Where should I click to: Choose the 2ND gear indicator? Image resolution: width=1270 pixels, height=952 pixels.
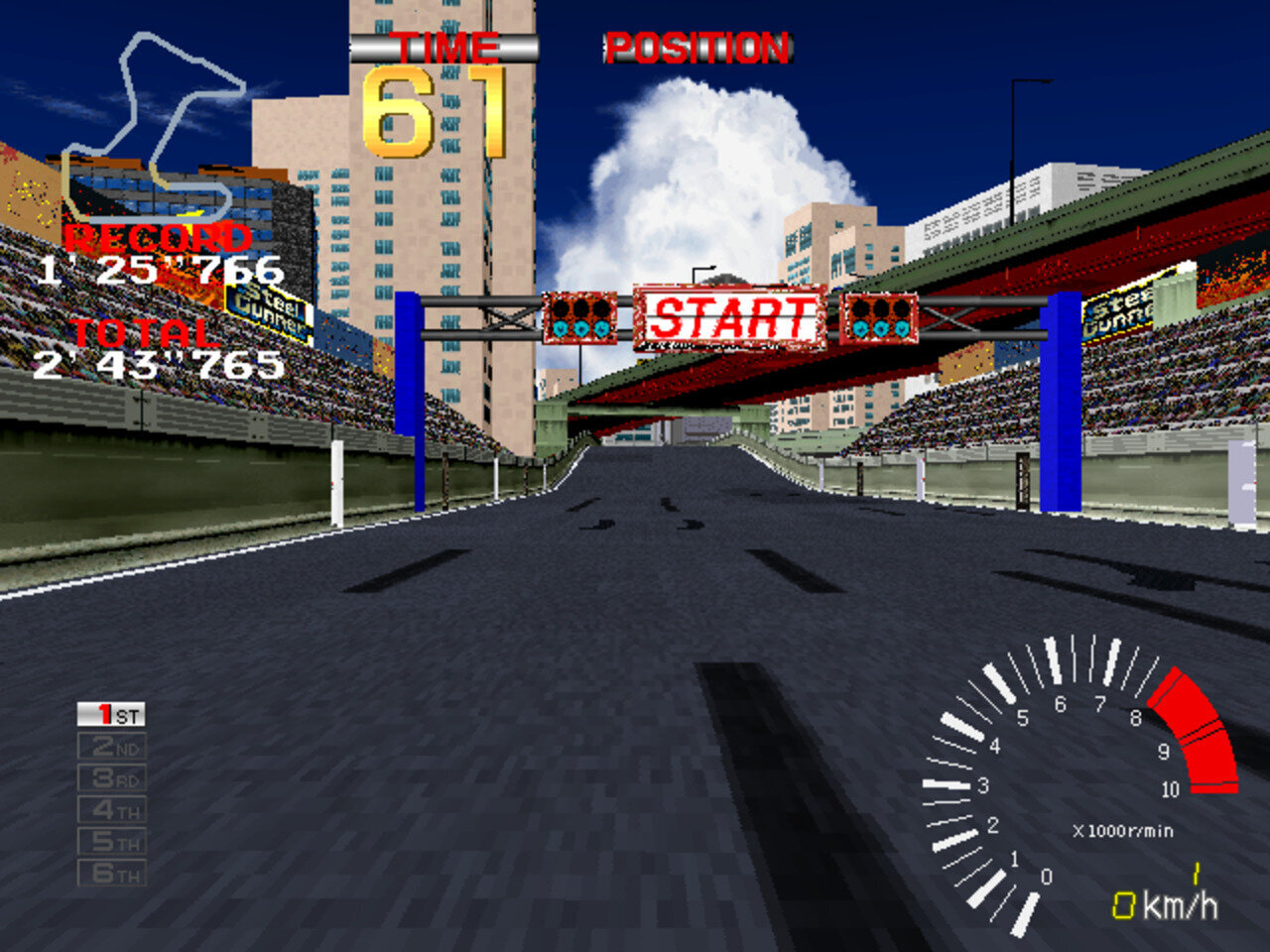tap(112, 746)
